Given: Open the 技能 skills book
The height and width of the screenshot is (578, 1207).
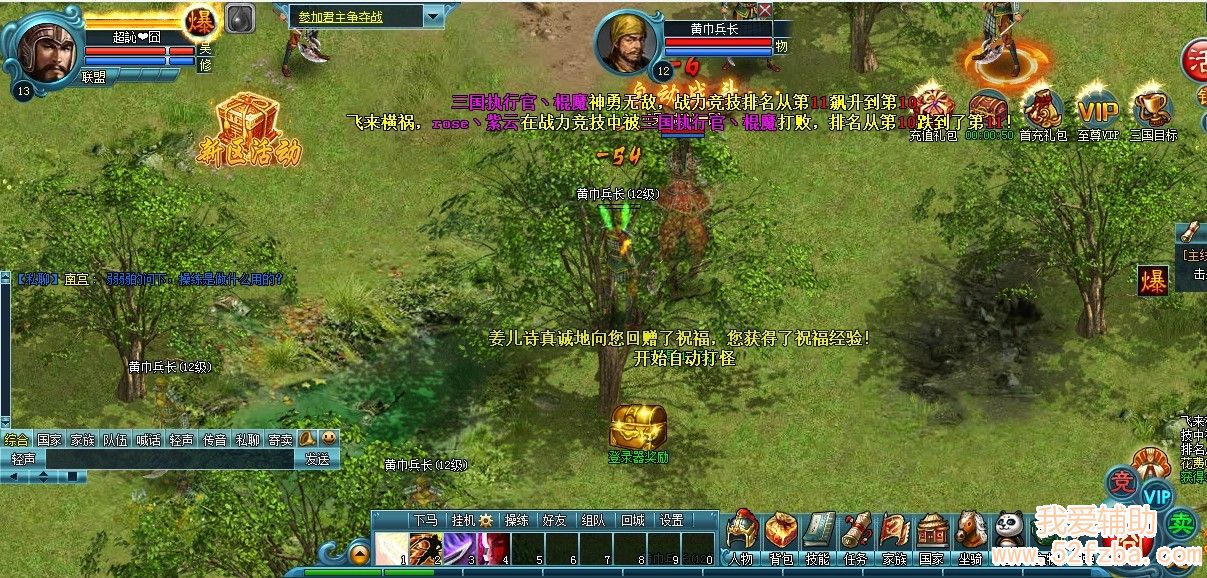Looking at the screenshot, I should (818, 534).
